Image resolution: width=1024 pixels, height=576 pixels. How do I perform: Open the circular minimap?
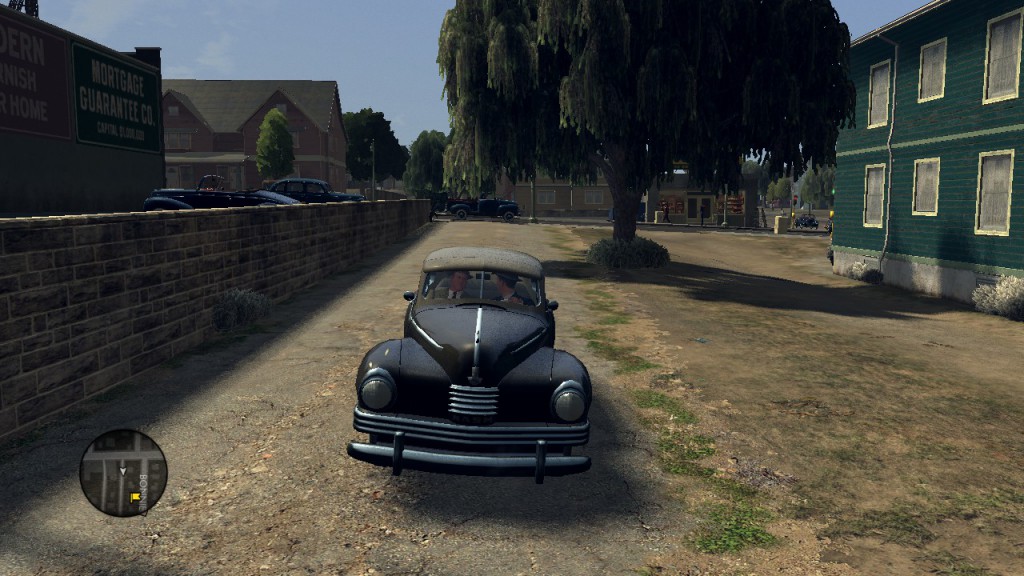tap(123, 473)
